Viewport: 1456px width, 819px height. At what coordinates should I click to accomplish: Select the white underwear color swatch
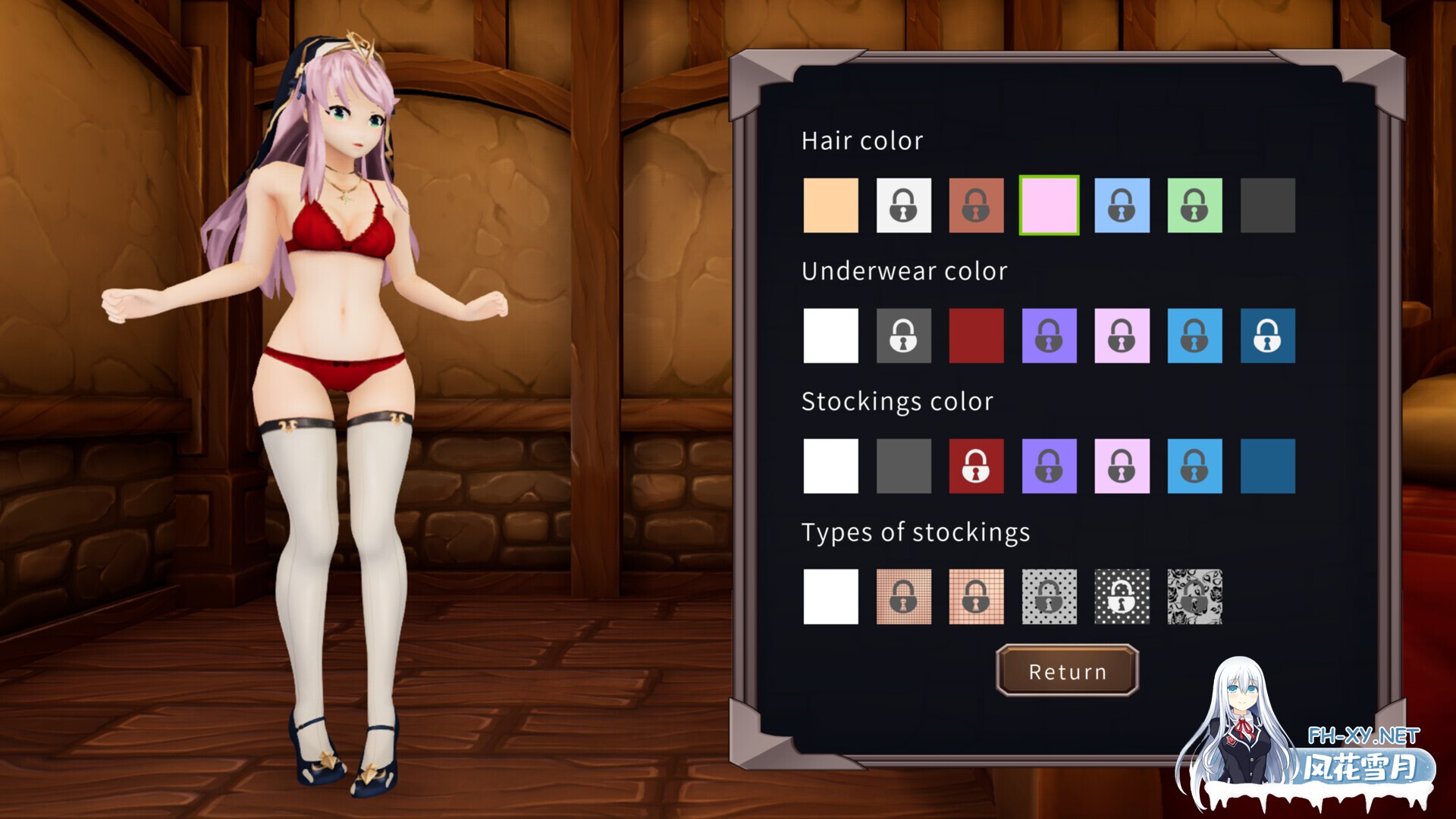tap(830, 336)
